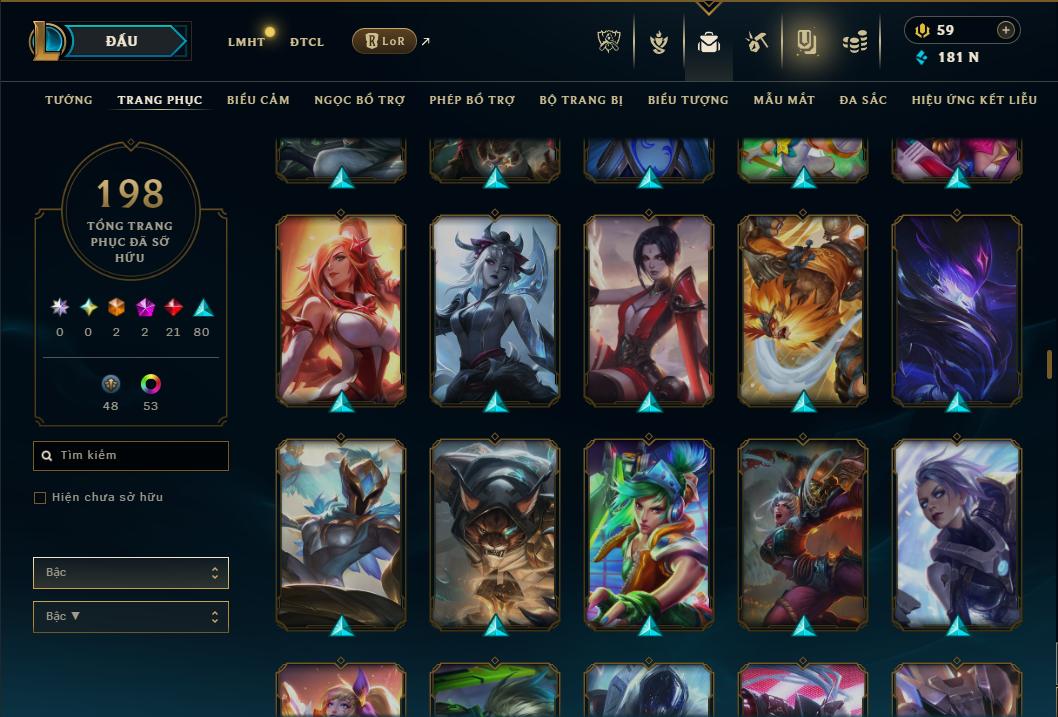Open the backpack collection icon
Viewport: 1058px width, 717px height.
(709, 42)
